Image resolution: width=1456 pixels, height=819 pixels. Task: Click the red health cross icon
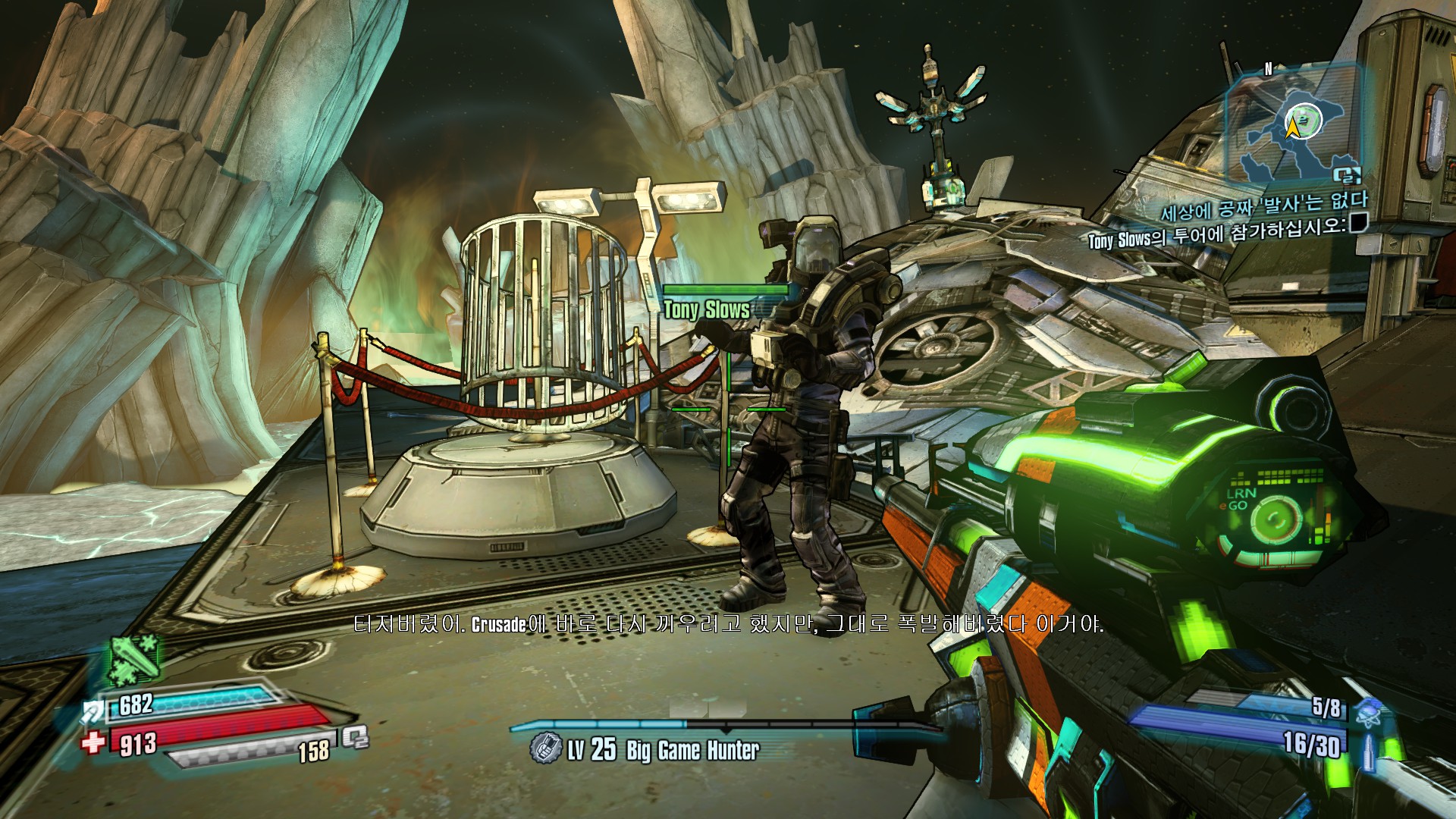[93, 741]
